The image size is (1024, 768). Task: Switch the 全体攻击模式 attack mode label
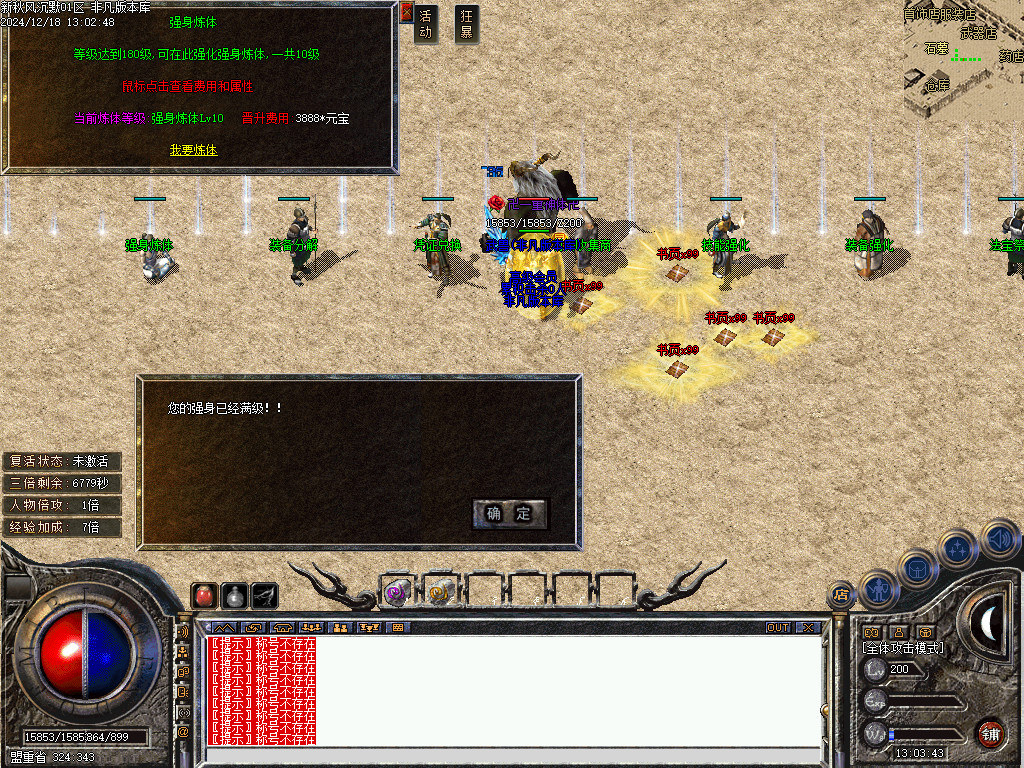tap(903, 648)
